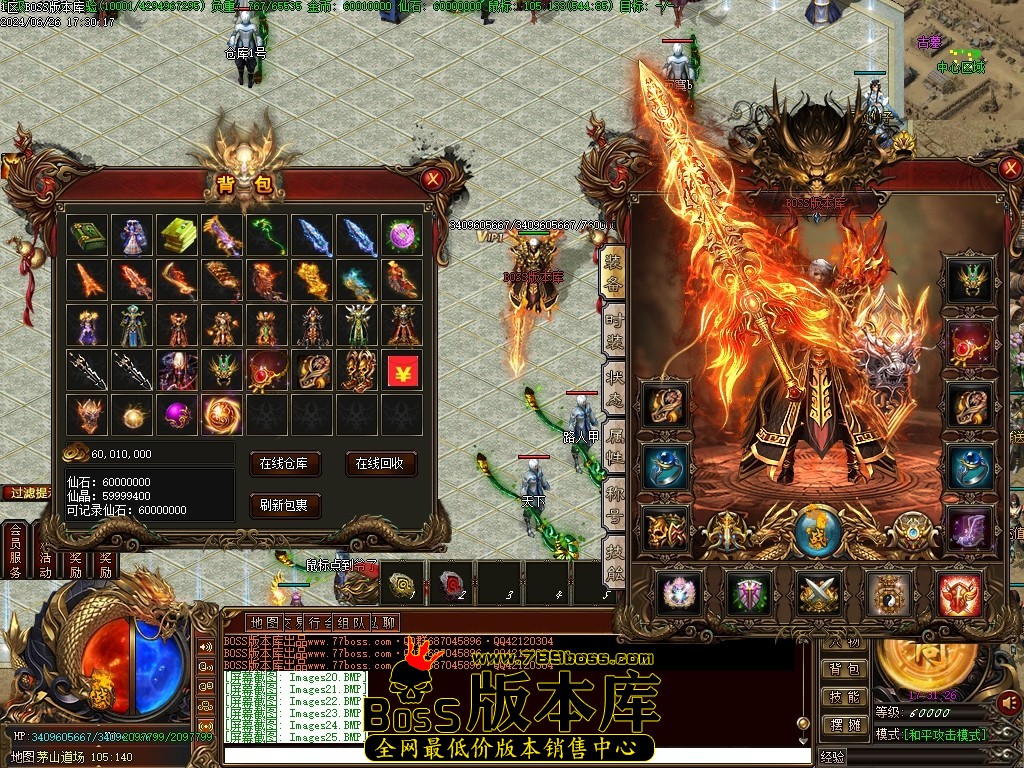The image size is (1024, 768).
Task: Click the 在线回收 online recycle button
Action: pyautogui.click(x=381, y=464)
